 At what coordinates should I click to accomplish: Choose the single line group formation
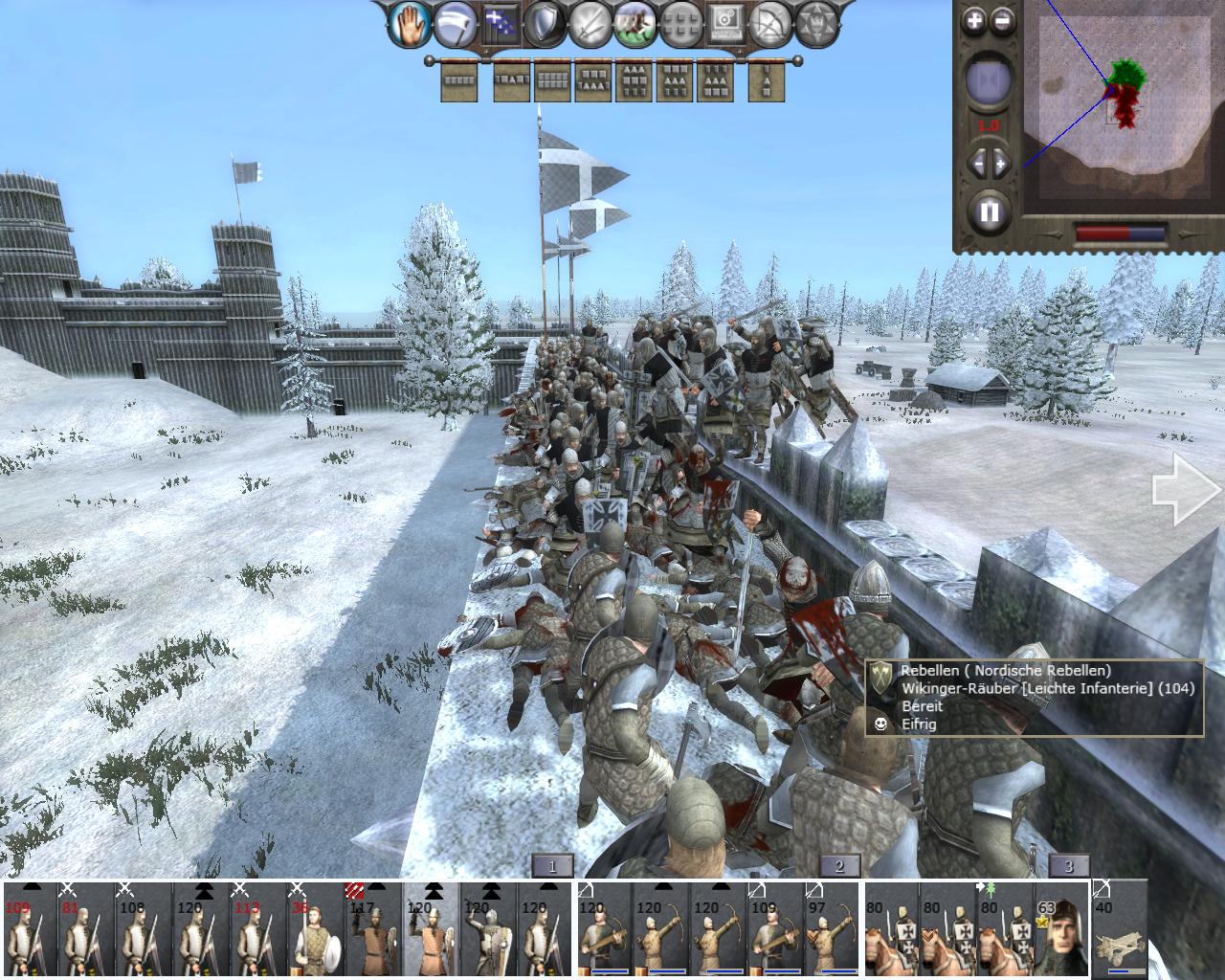click(458, 82)
